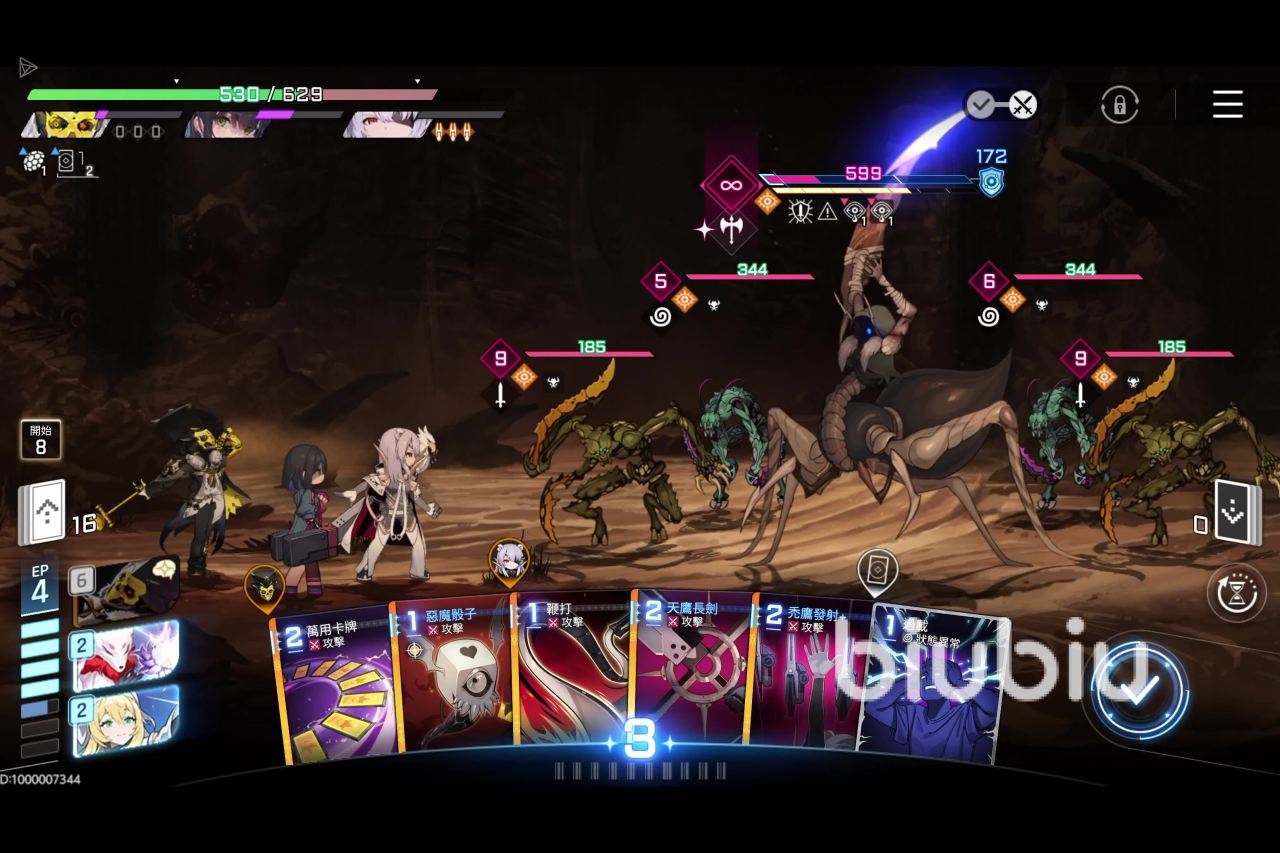Toggle the lock rotation icon
The height and width of the screenshot is (853, 1280).
[x=1120, y=104]
